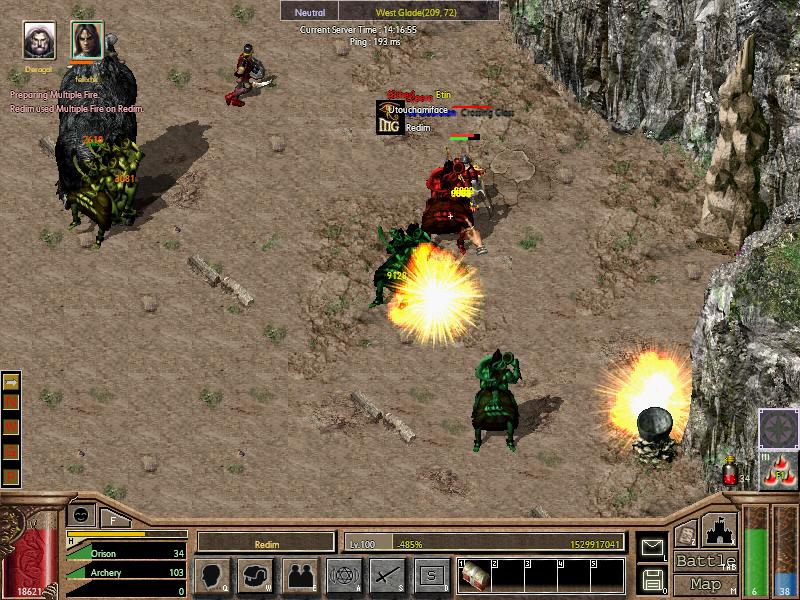Open the scroll document icon
This screenshot has width=800, height=600.
[x=685, y=534]
